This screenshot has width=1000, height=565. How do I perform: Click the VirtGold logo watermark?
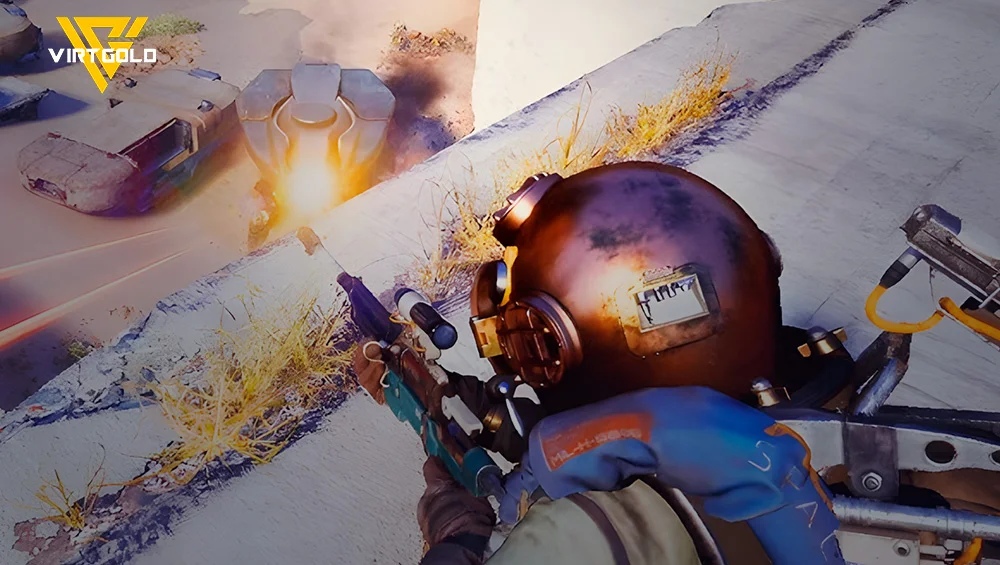click(100, 52)
